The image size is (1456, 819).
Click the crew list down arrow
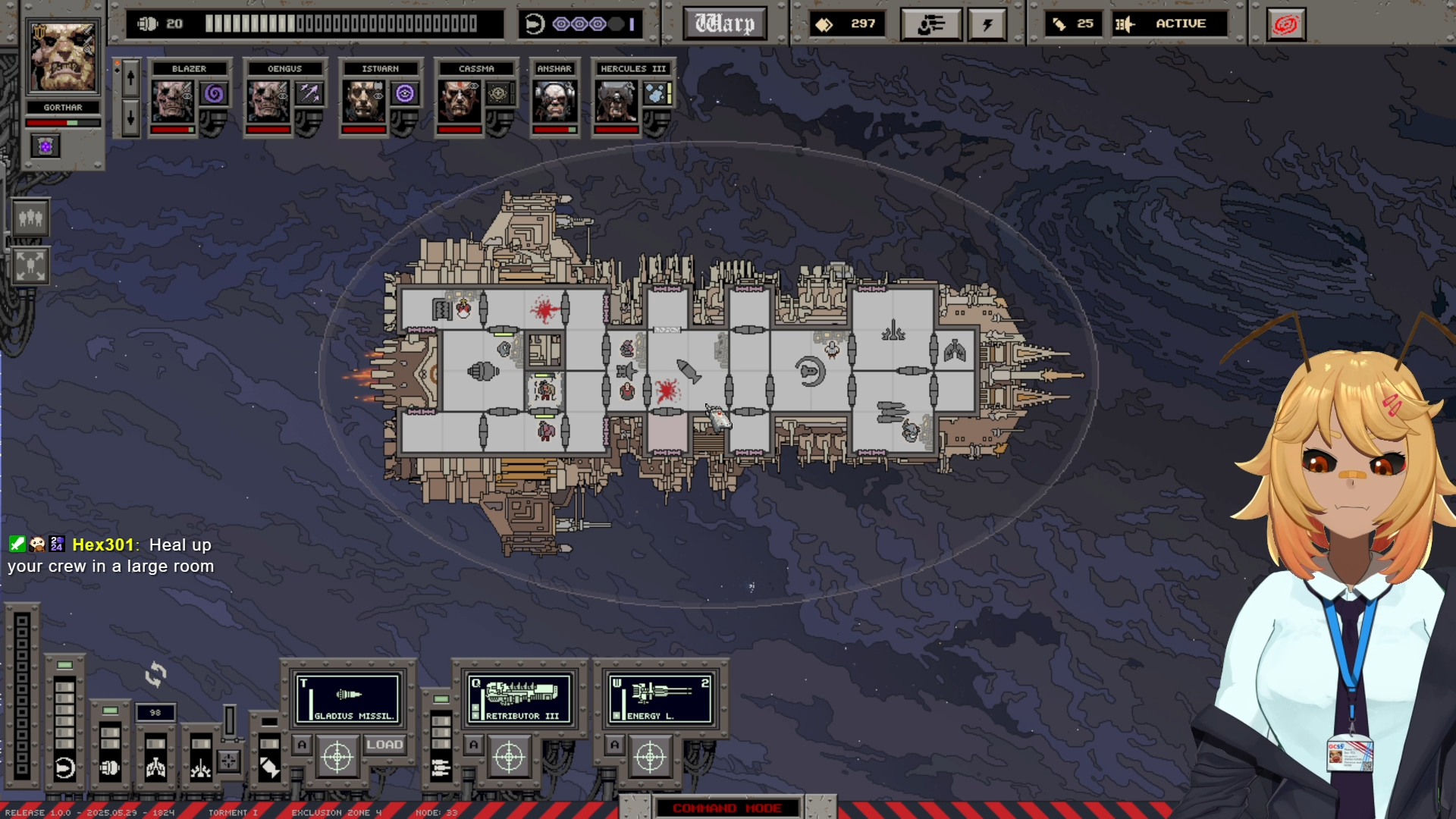point(130,118)
